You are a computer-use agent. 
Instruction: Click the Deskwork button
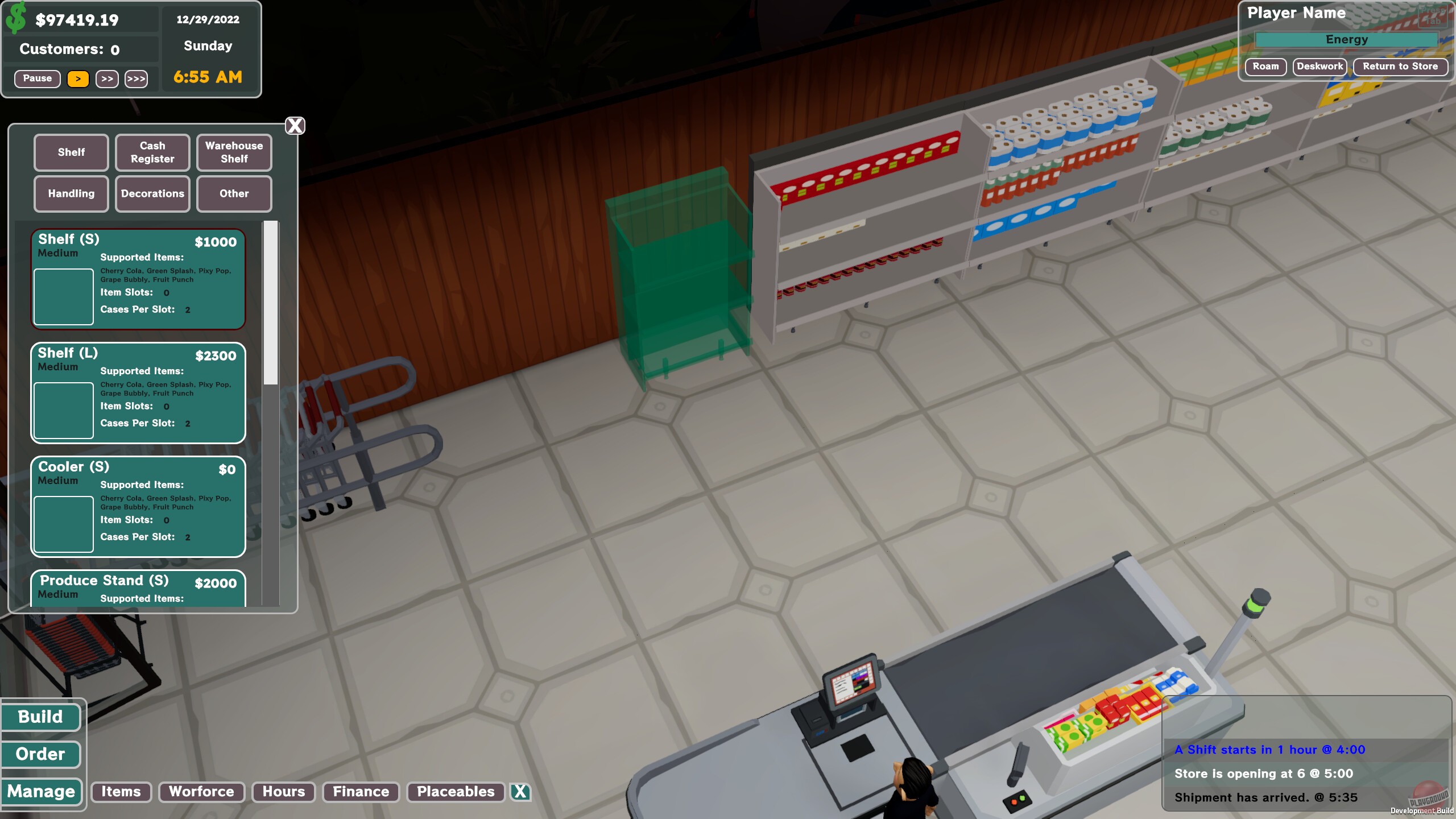click(1320, 67)
